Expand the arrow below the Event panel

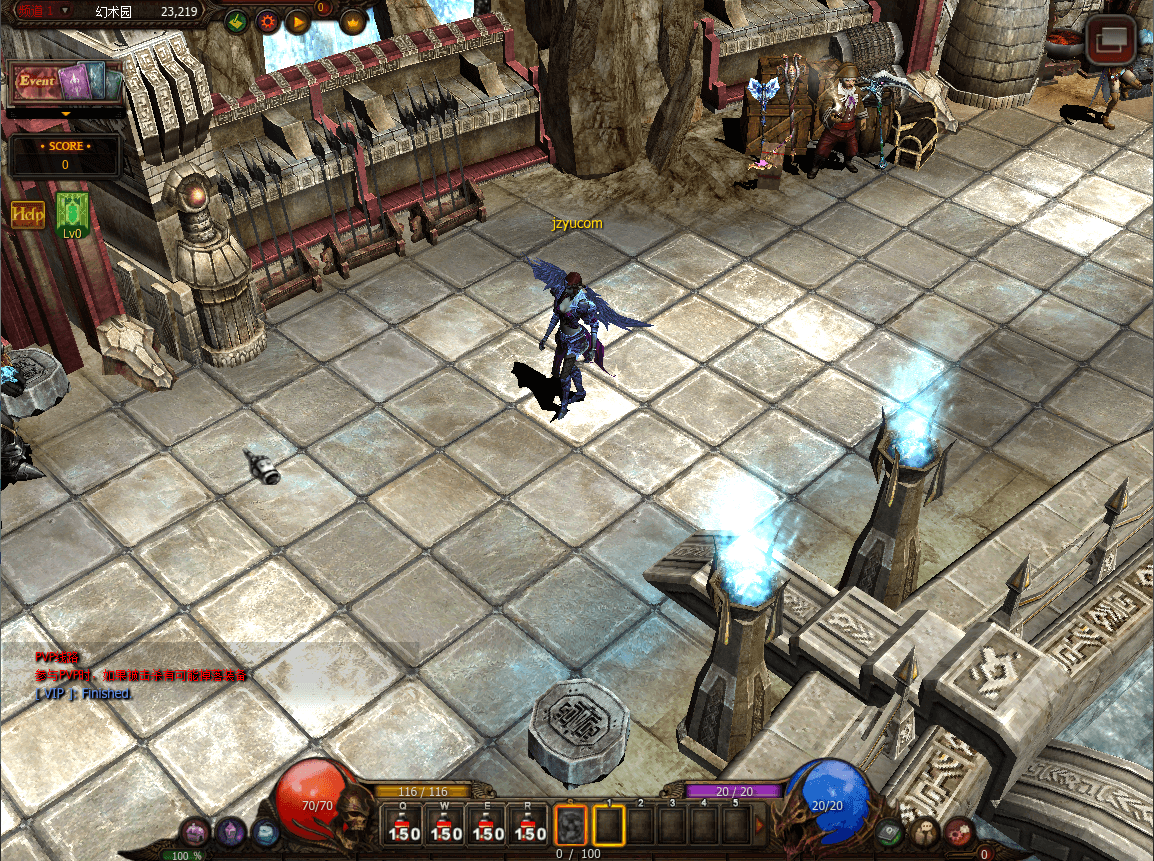(66, 114)
